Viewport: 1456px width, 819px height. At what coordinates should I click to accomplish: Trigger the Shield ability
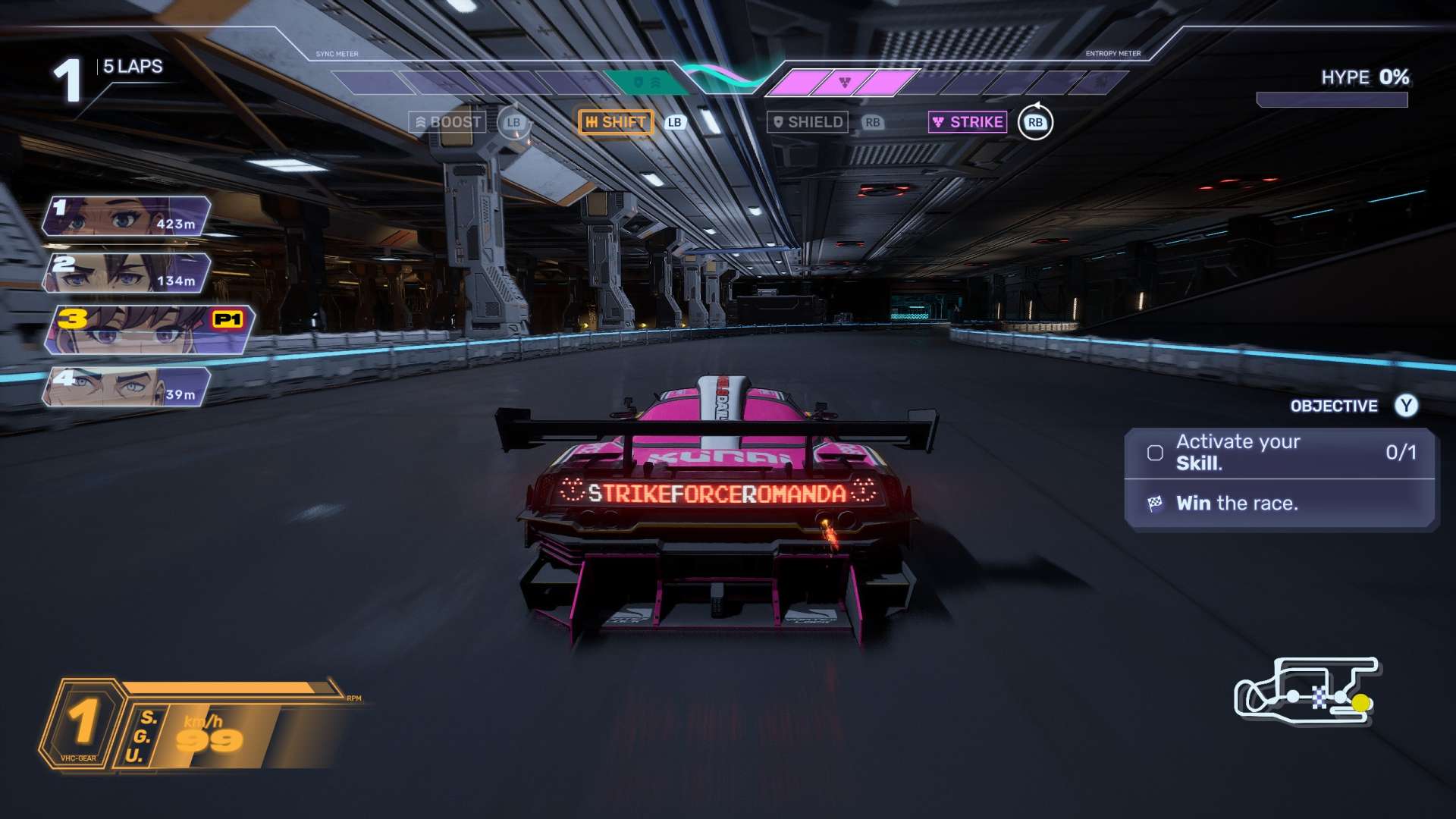tap(807, 122)
